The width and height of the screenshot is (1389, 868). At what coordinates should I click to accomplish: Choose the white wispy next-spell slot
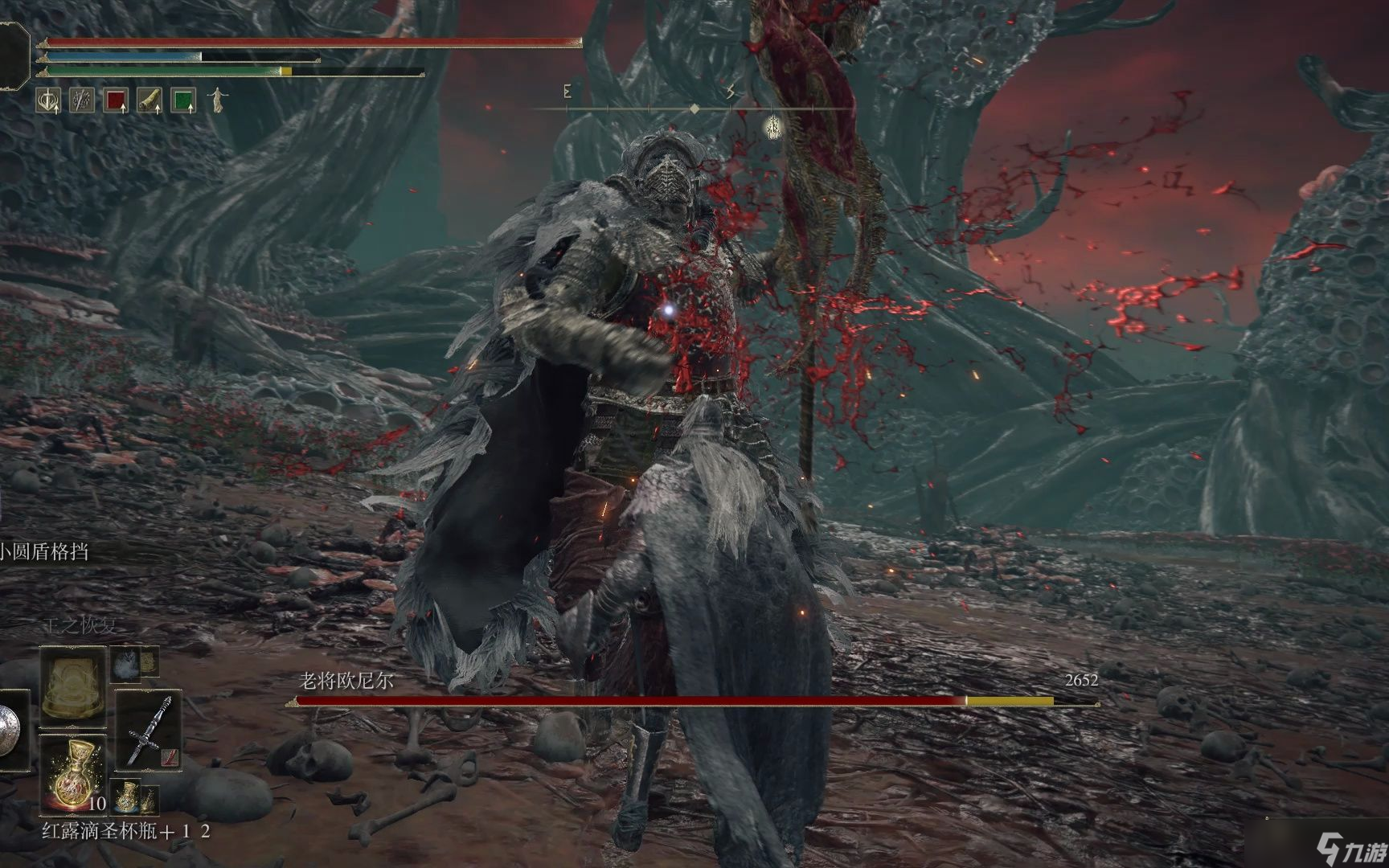point(125,663)
